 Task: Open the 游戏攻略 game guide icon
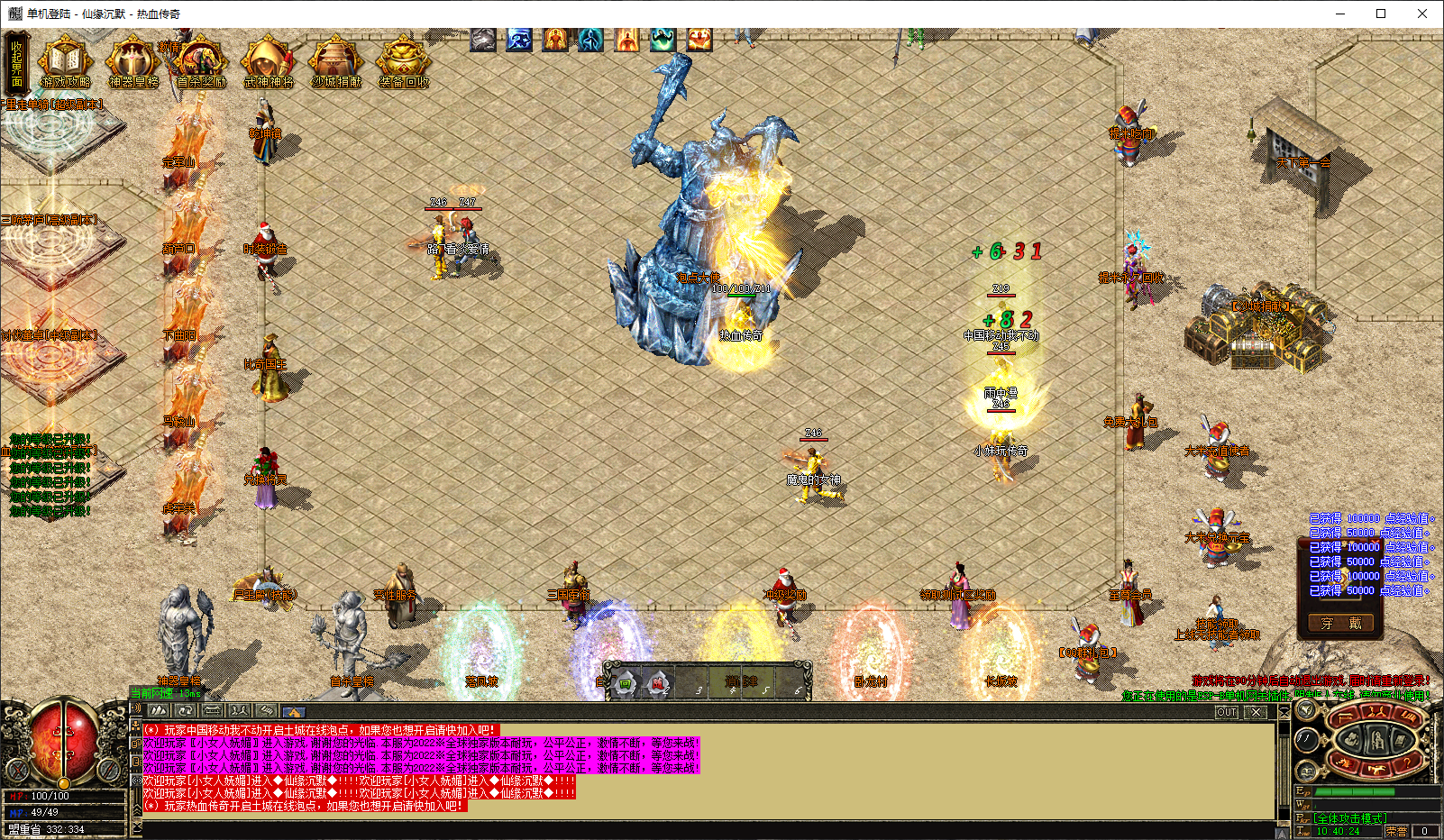tap(65, 63)
